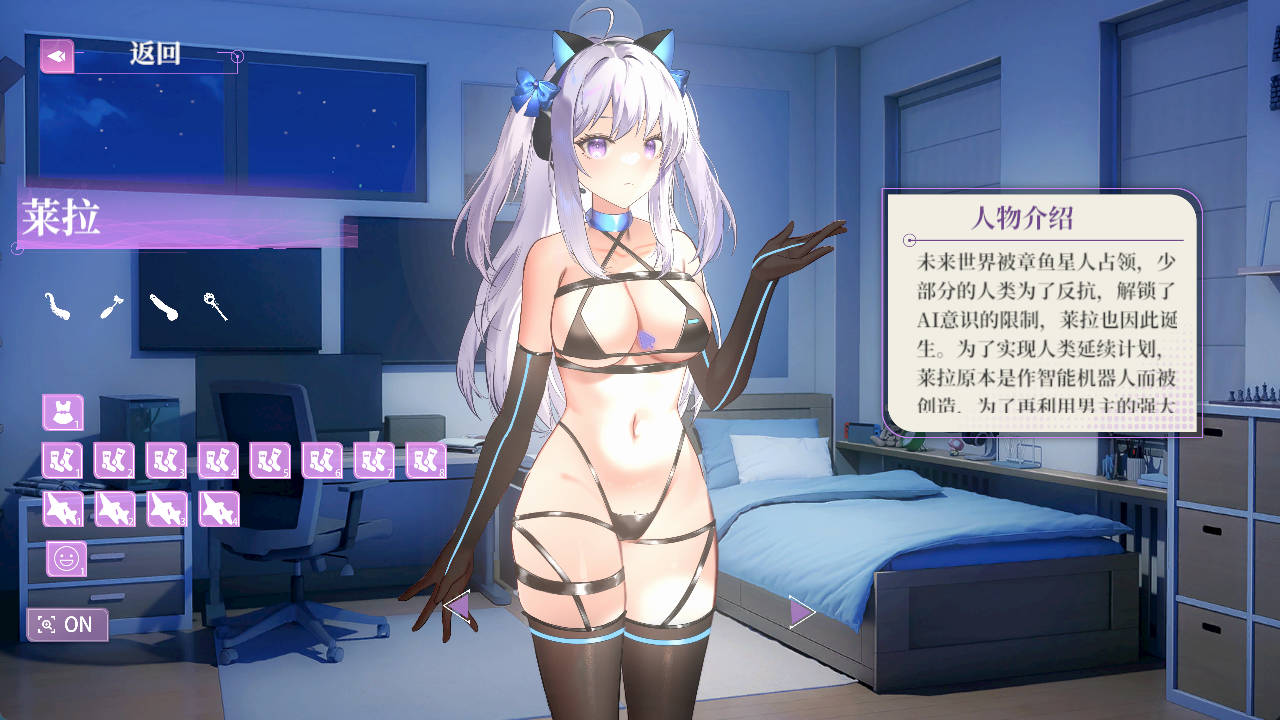Click the back arrow button
Image resolution: width=1280 pixels, height=720 pixels.
click(57, 56)
